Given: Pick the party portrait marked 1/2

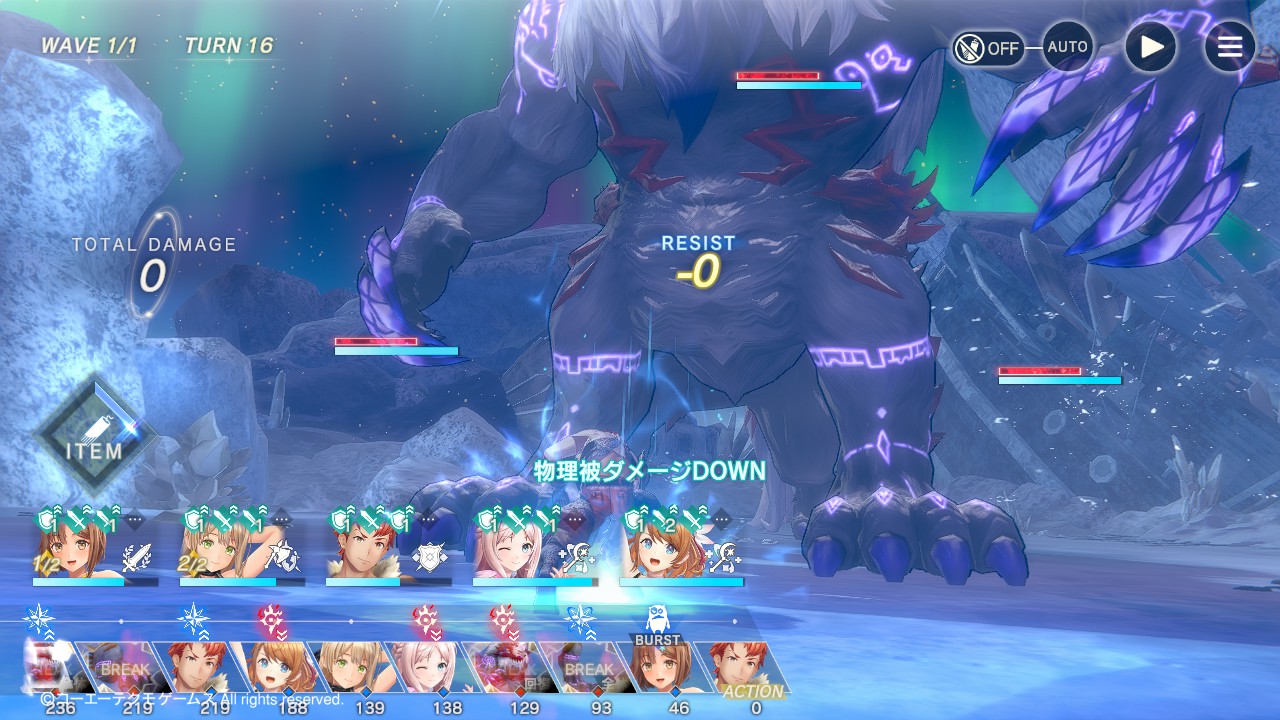Looking at the screenshot, I should tap(68, 551).
